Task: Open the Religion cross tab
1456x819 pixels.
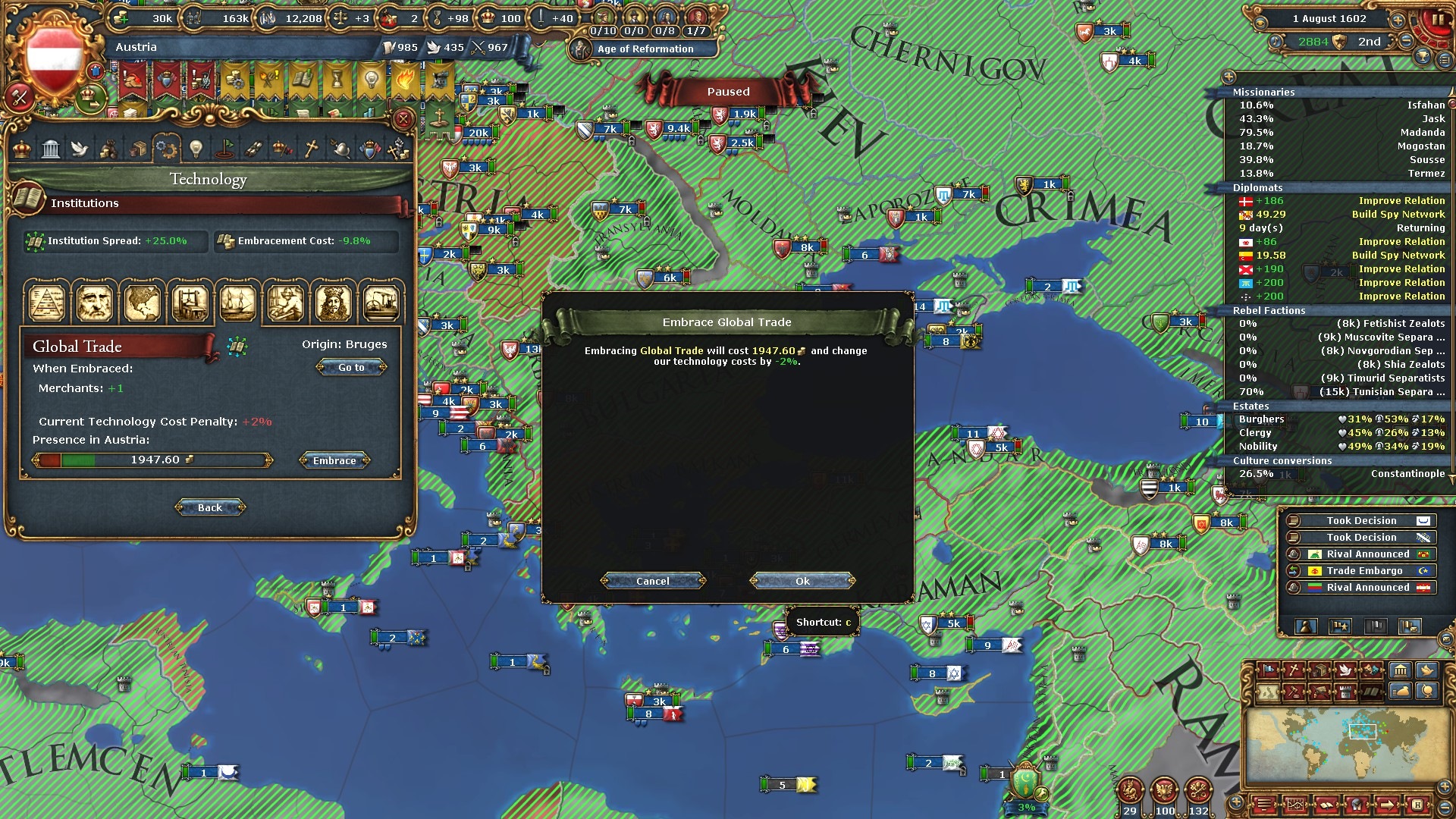Action: [x=311, y=149]
